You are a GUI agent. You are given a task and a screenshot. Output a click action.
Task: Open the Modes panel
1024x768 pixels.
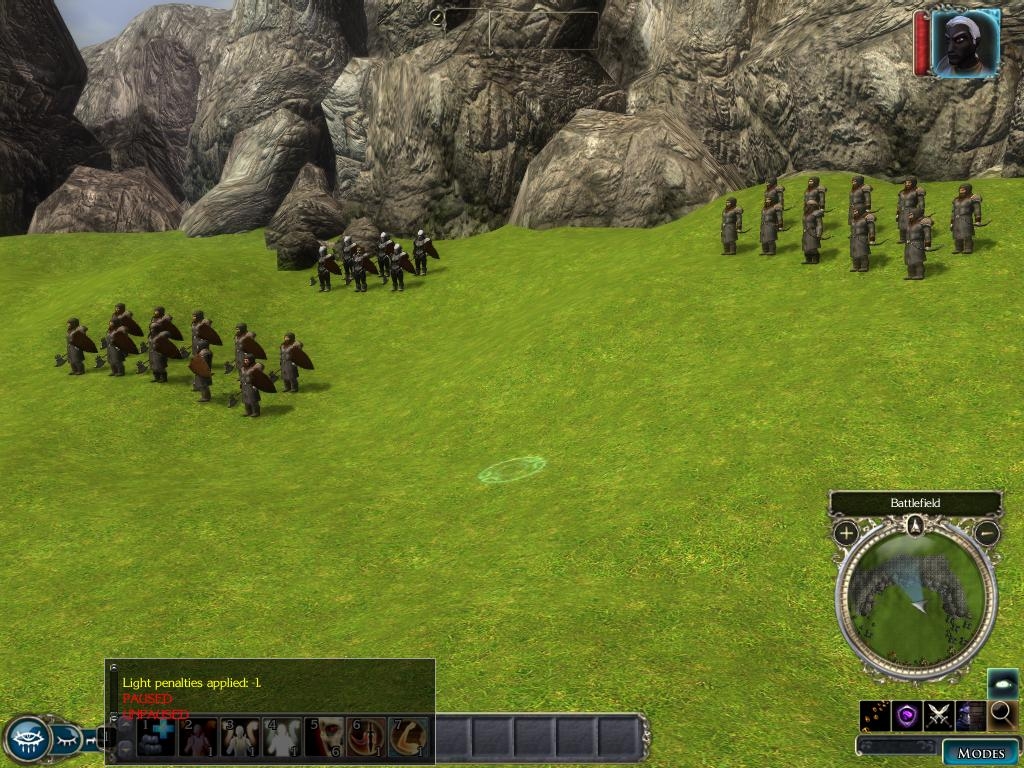pos(980,752)
